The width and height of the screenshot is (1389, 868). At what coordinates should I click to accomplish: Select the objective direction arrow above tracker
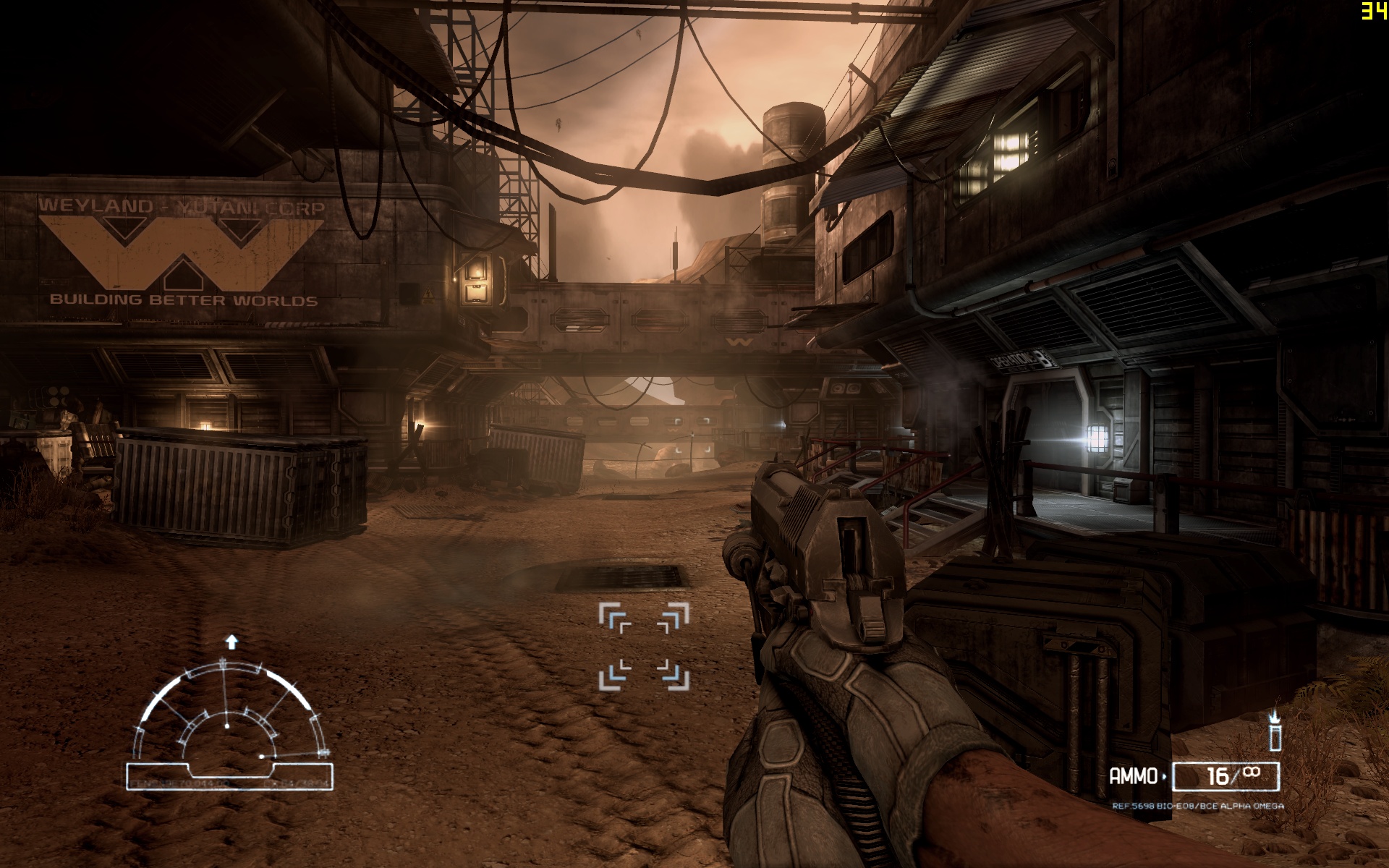[x=231, y=642]
